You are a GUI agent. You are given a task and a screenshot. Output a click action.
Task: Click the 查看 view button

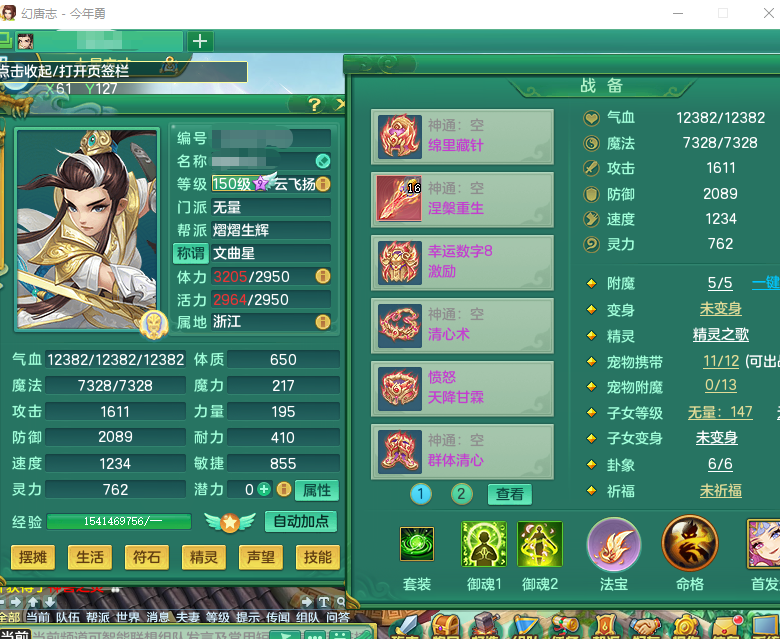tap(510, 494)
